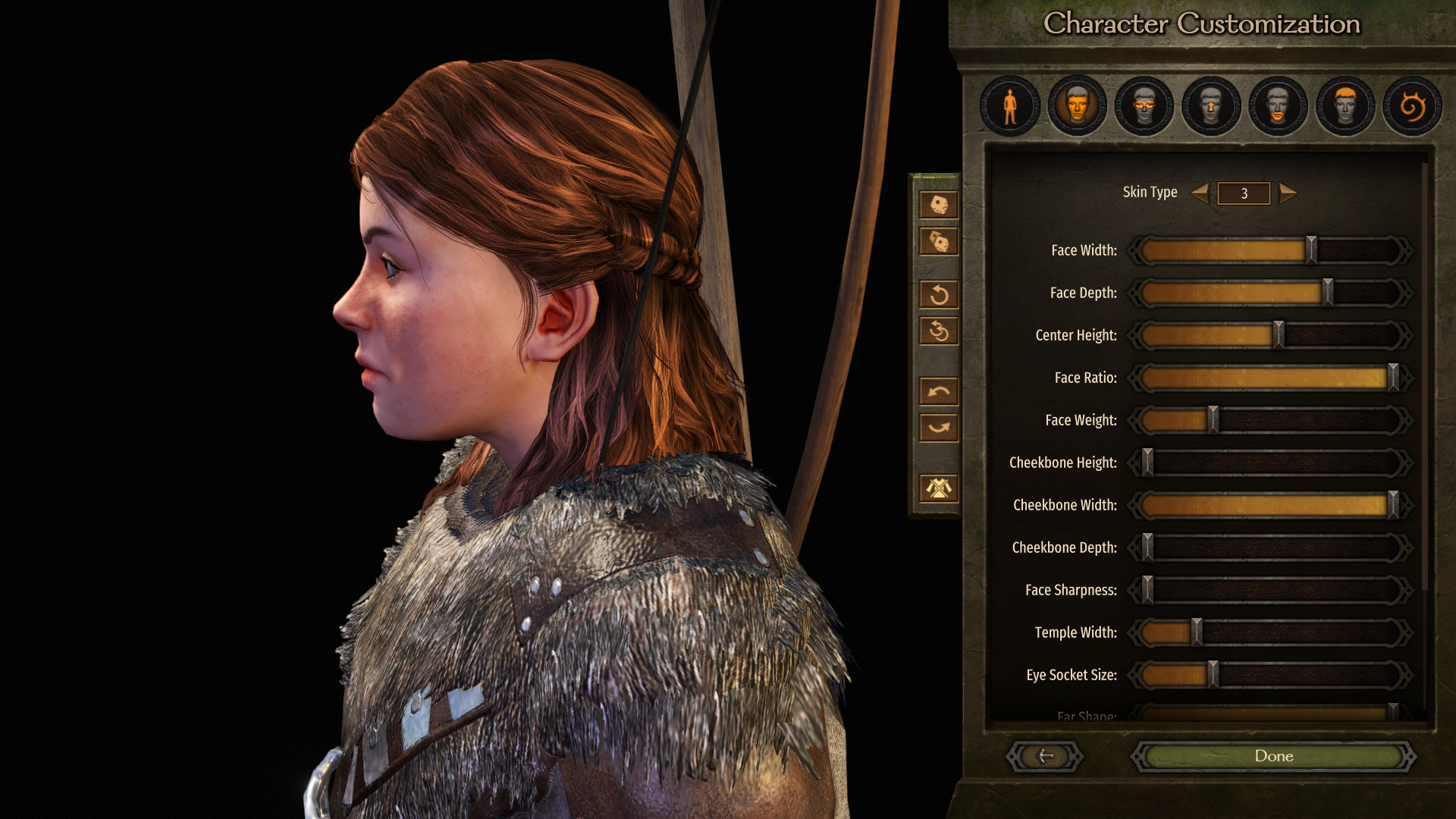Switch to the nose customization tab
The width and height of the screenshot is (1456, 819).
coord(1211,106)
